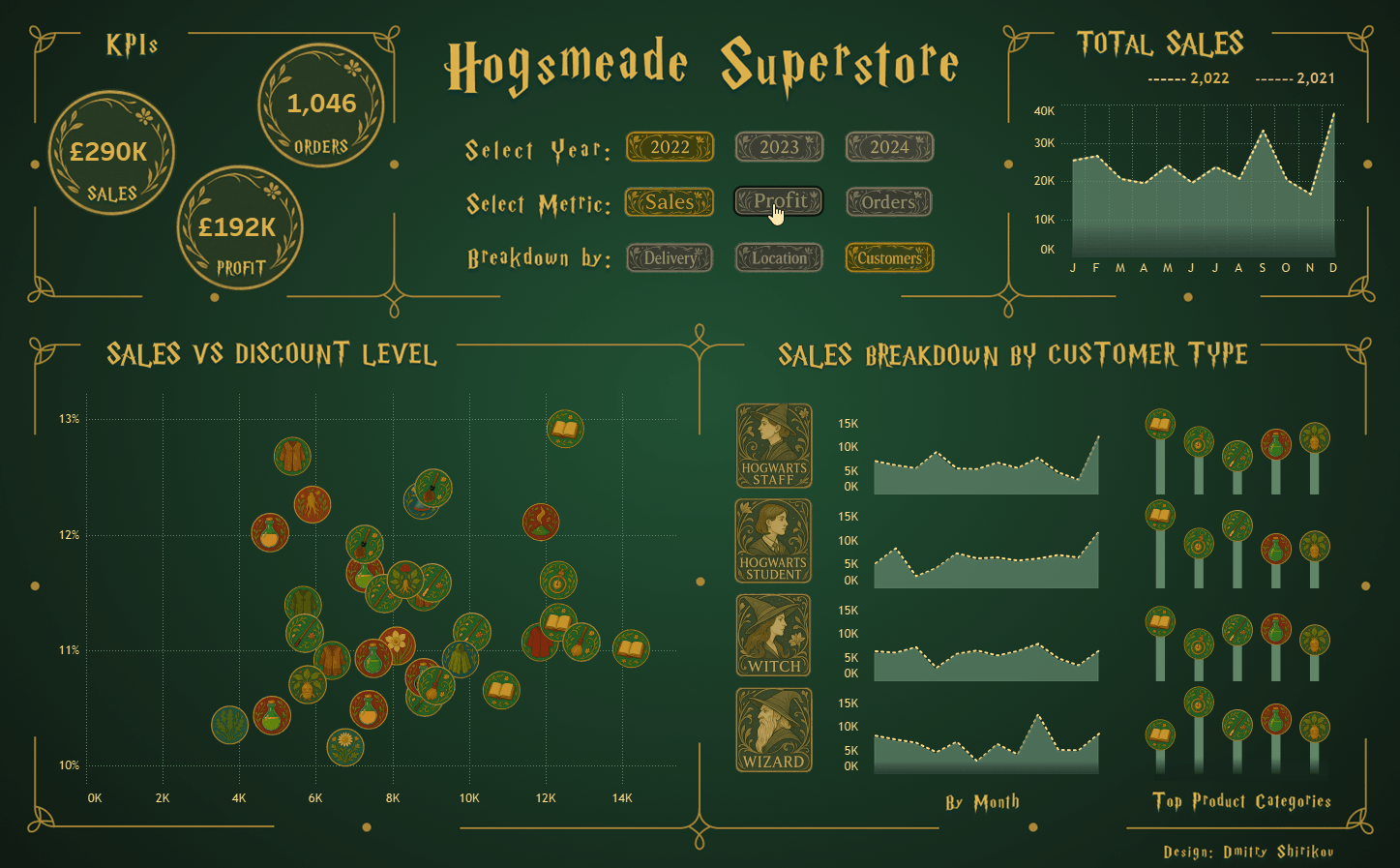This screenshot has width=1400, height=868.
Task: Choose the 2023 year filter
Action: pyautogui.click(x=779, y=147)
